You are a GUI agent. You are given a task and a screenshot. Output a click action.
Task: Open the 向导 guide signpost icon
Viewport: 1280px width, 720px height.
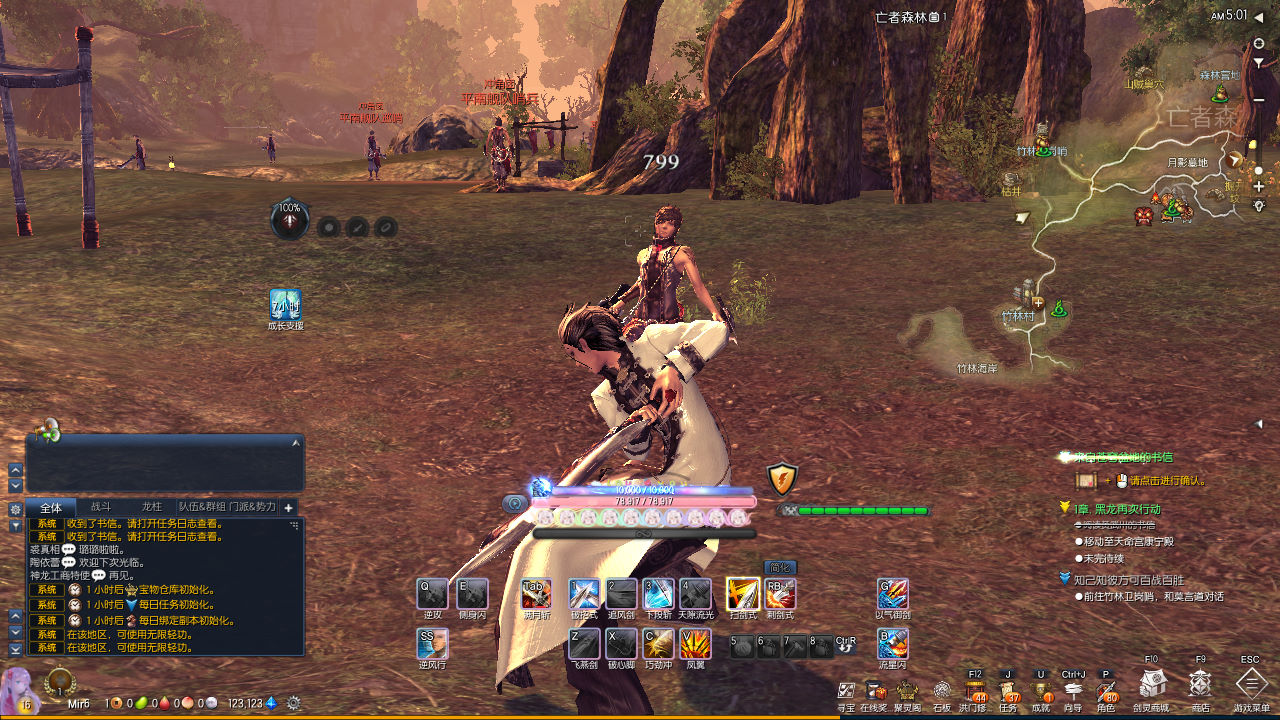click(x=1074, y=691)
